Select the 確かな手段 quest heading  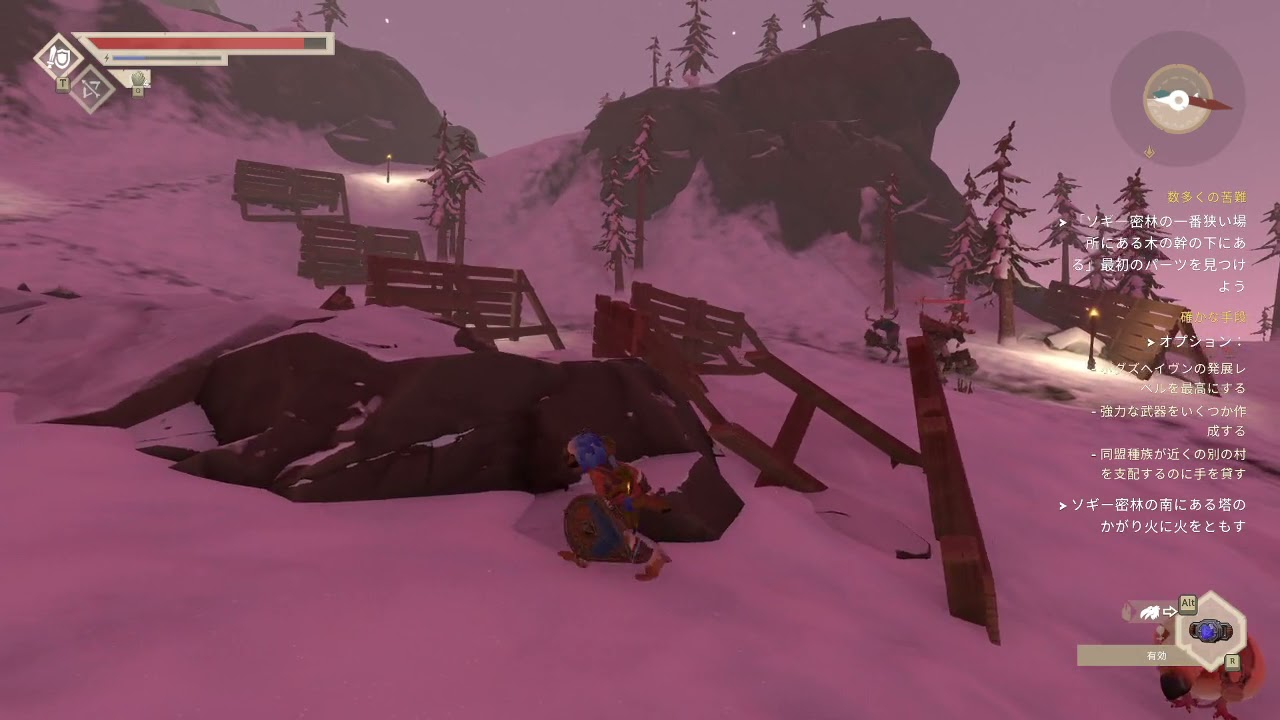(1213, 317)
